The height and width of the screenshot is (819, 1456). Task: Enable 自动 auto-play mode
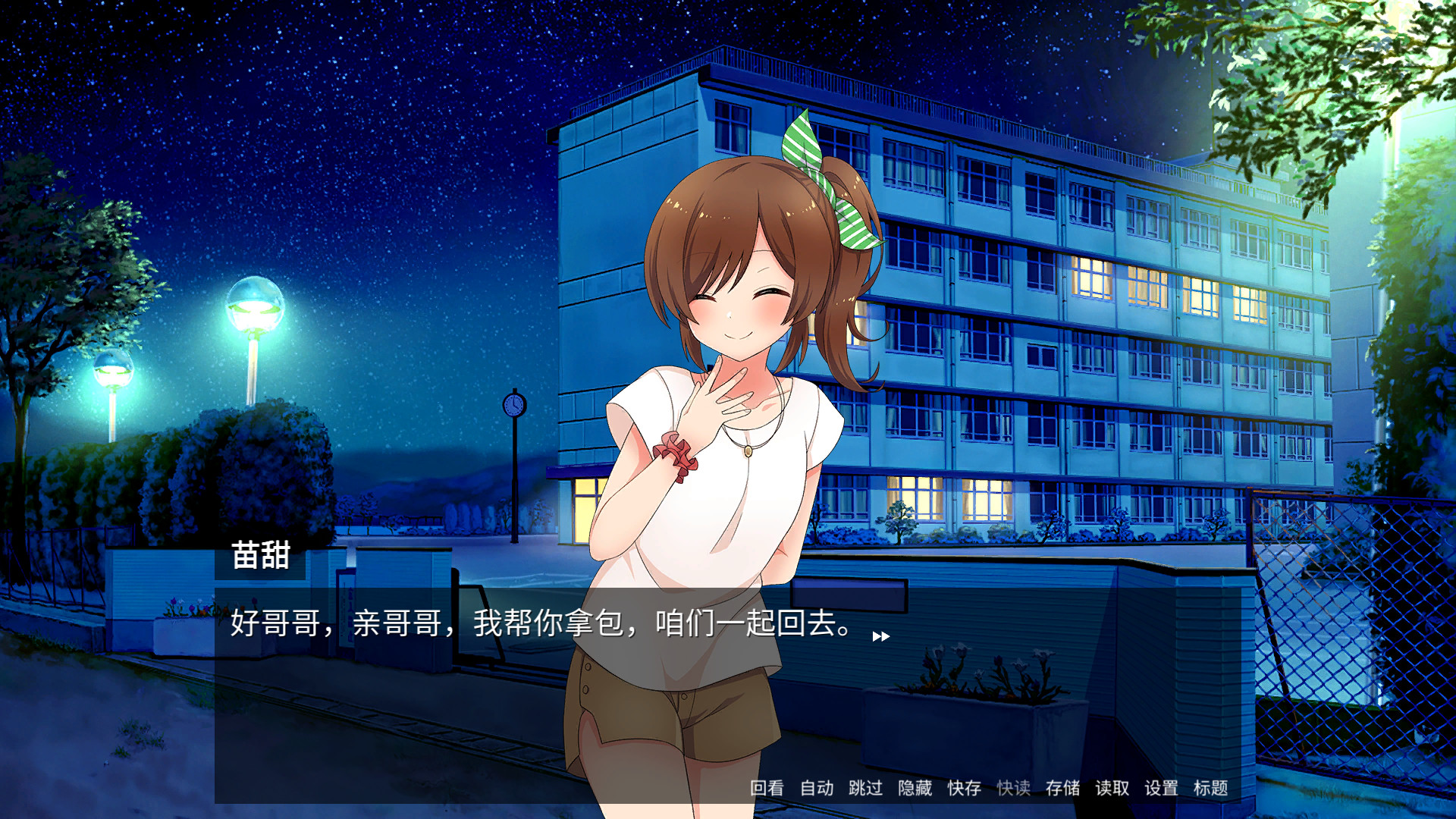coord(817,789)
